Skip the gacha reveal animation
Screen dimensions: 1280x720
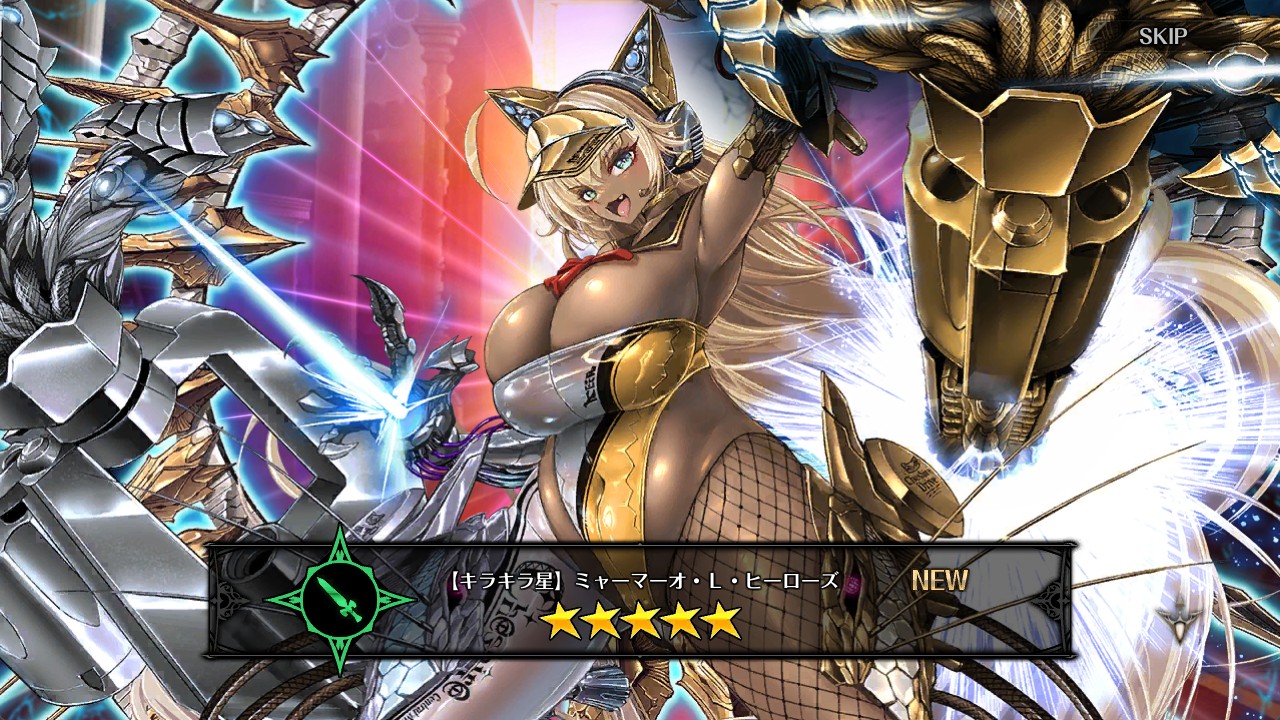coord(1162,37)
